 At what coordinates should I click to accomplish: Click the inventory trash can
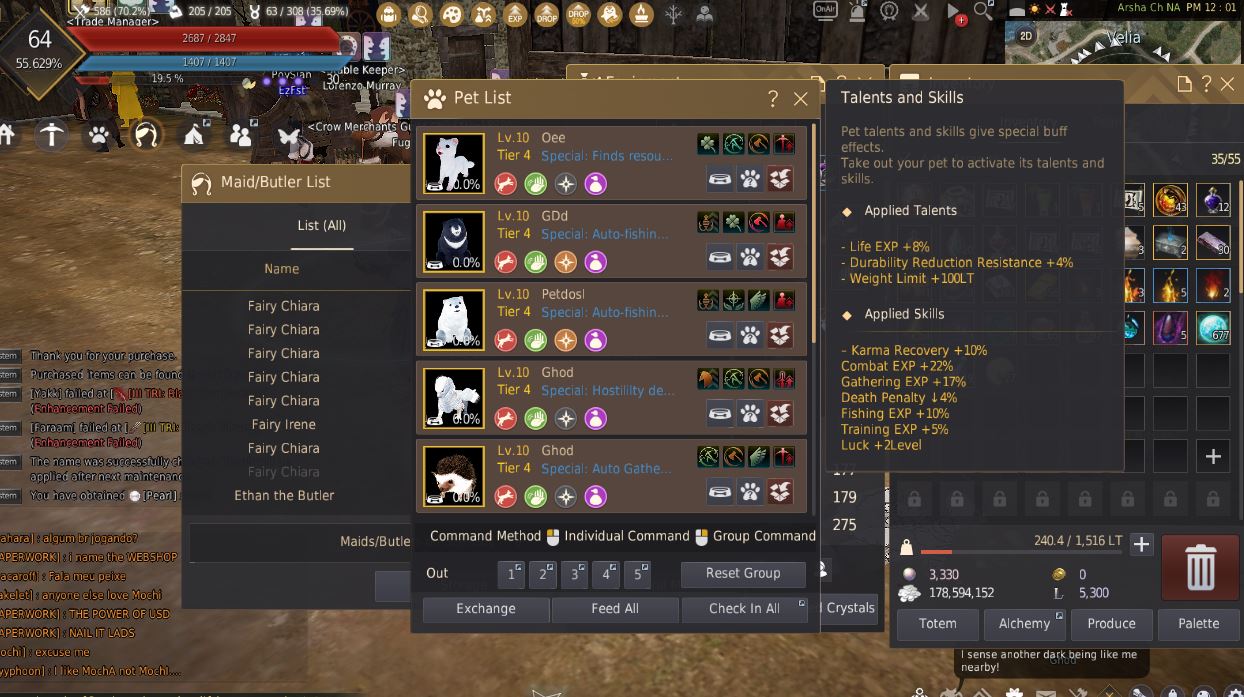click(x=1200, y=567)
